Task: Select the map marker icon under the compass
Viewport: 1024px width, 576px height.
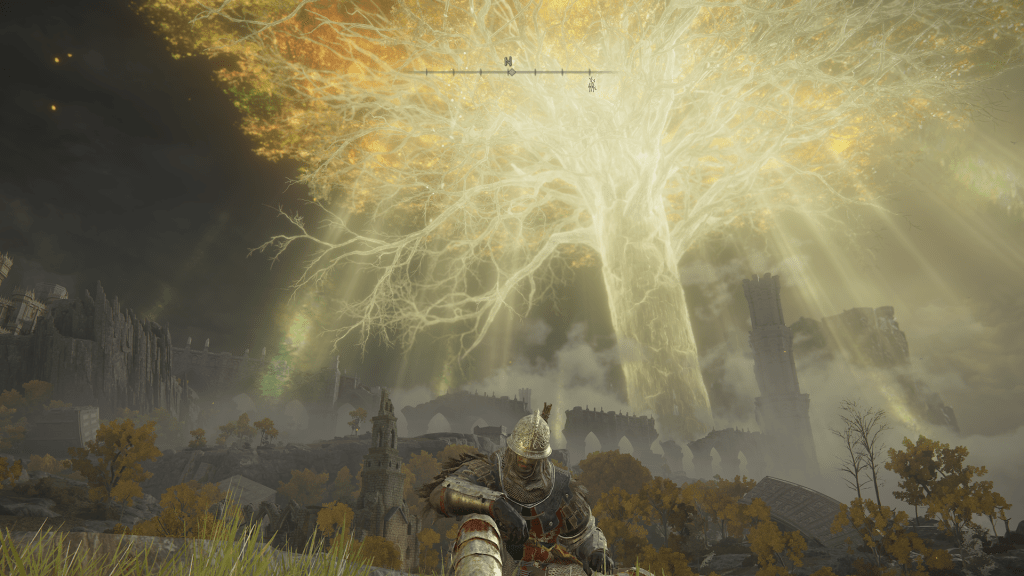Action: [x=592, y=84]
